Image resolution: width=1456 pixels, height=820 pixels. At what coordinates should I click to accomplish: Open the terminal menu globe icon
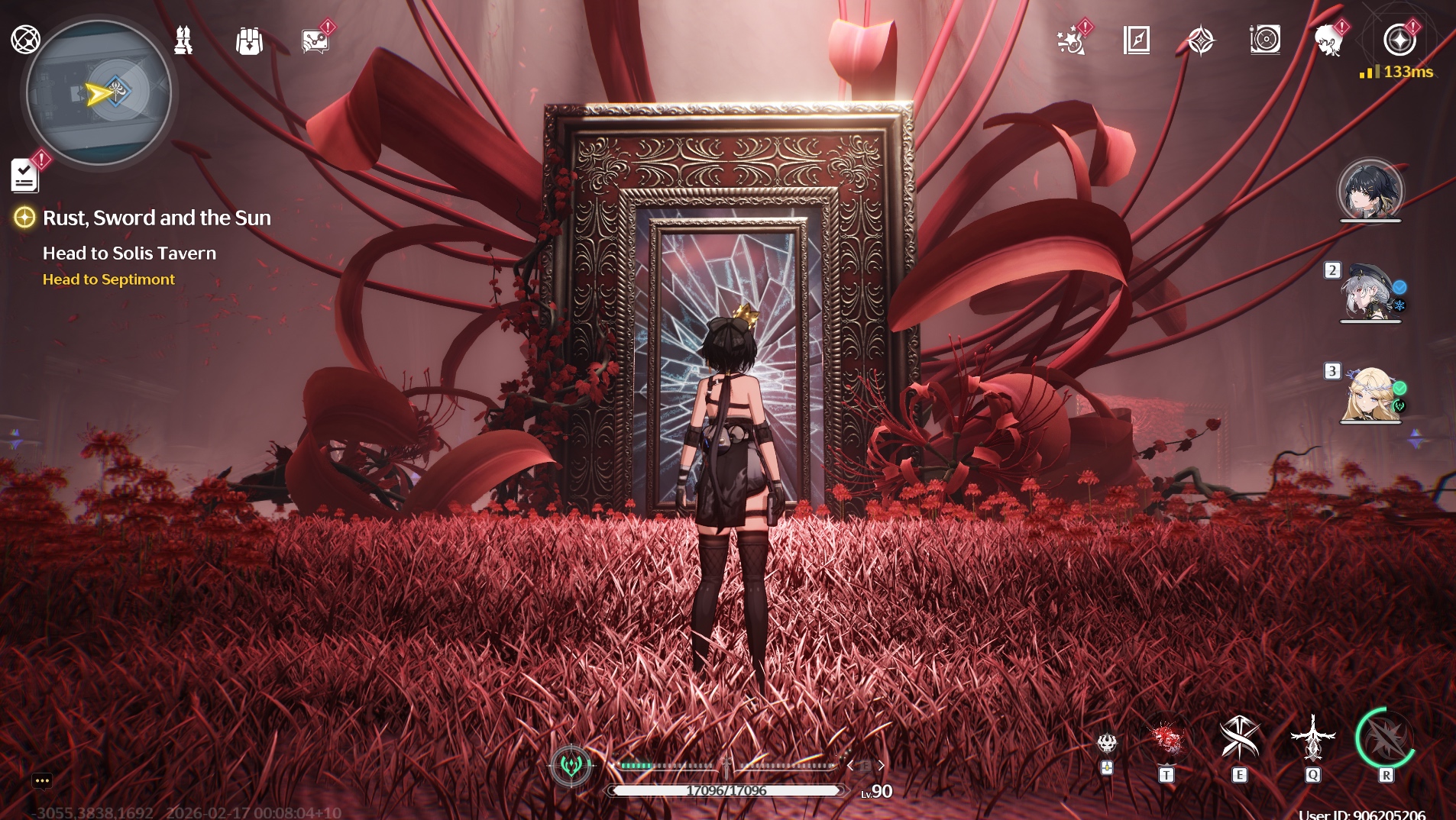coord(25,39)
